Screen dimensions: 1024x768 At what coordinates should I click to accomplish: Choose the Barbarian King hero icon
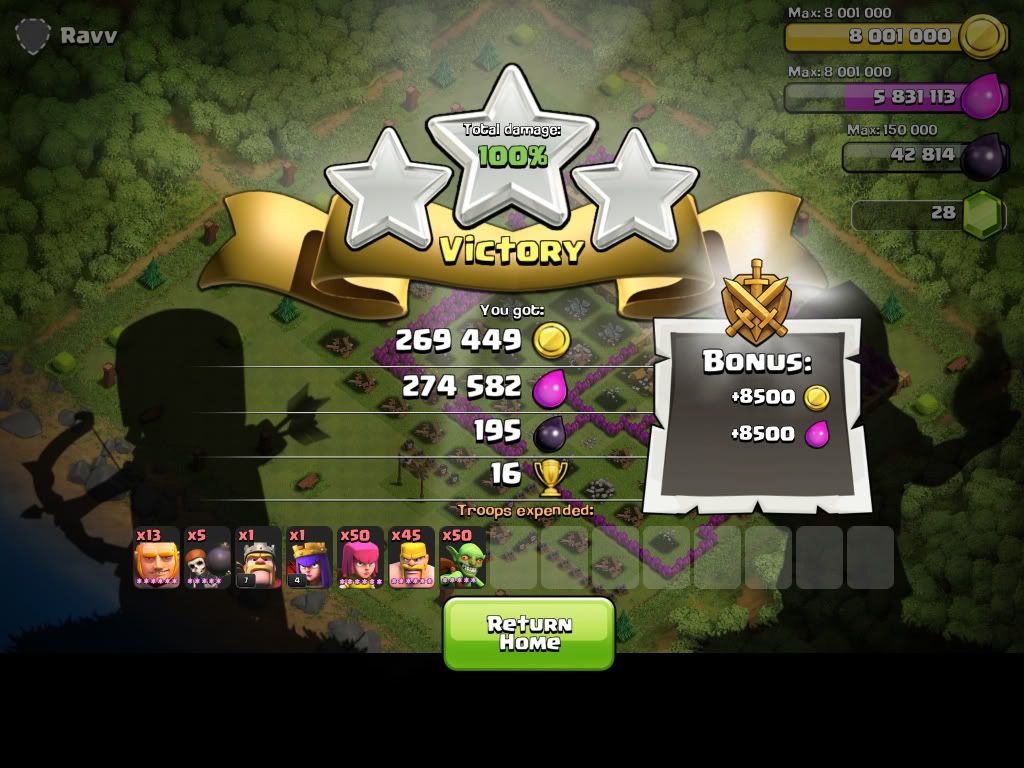point(259,558)
